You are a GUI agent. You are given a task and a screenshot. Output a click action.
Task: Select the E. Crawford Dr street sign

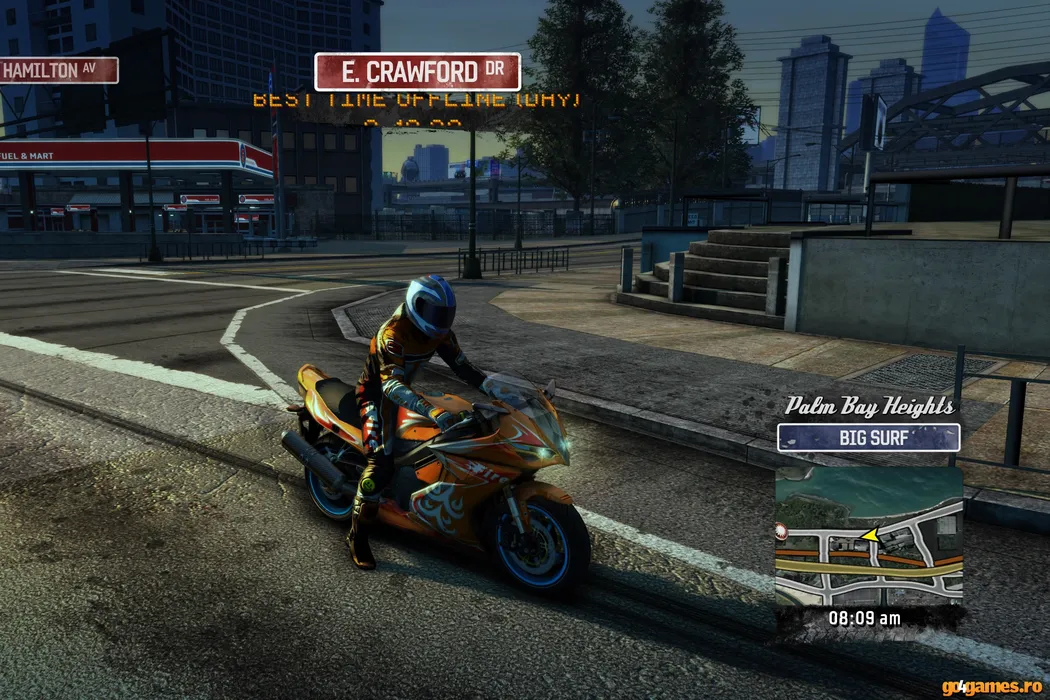point(417,72)
